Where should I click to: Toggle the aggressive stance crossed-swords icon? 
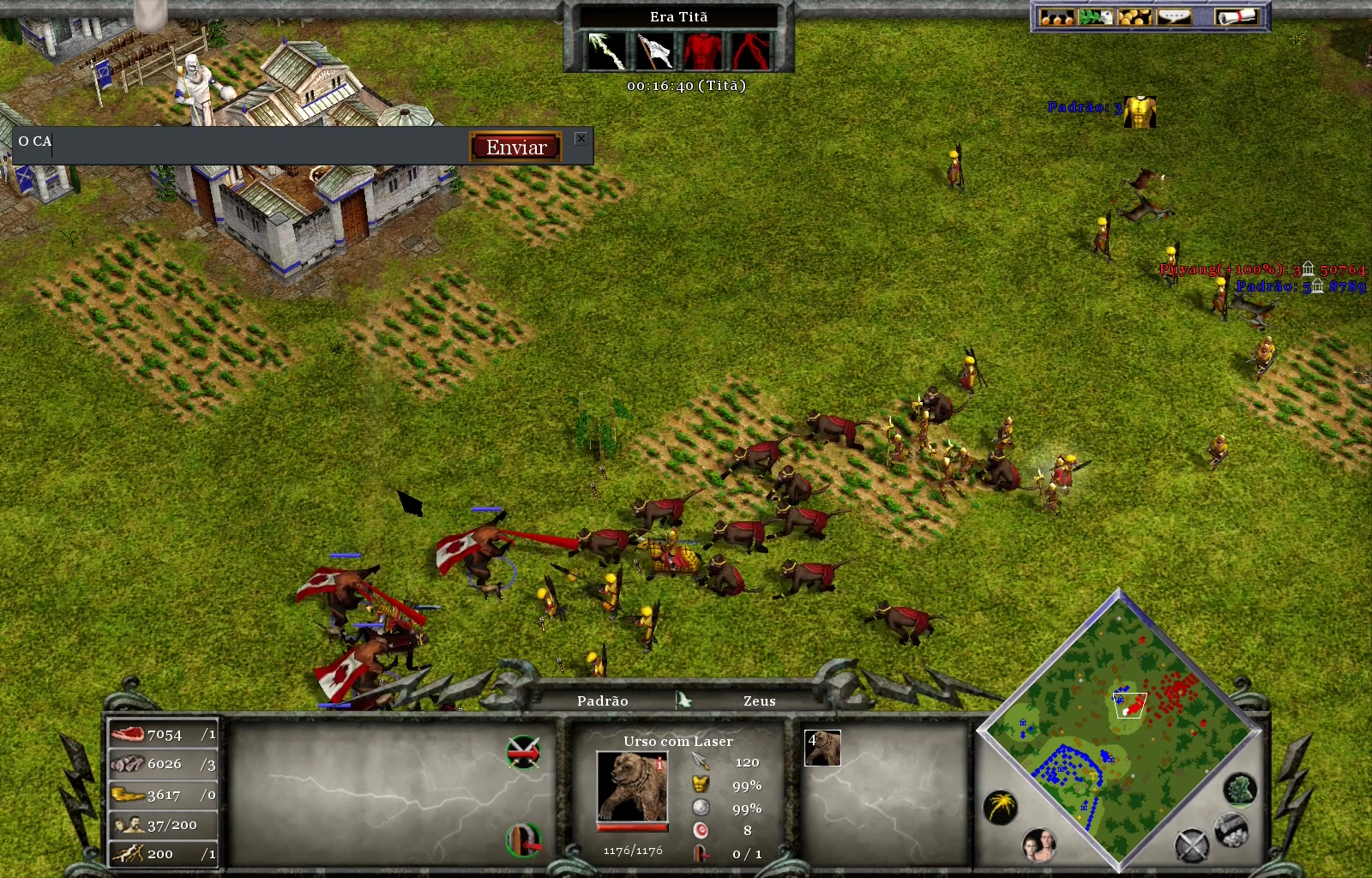click(525, 750)
